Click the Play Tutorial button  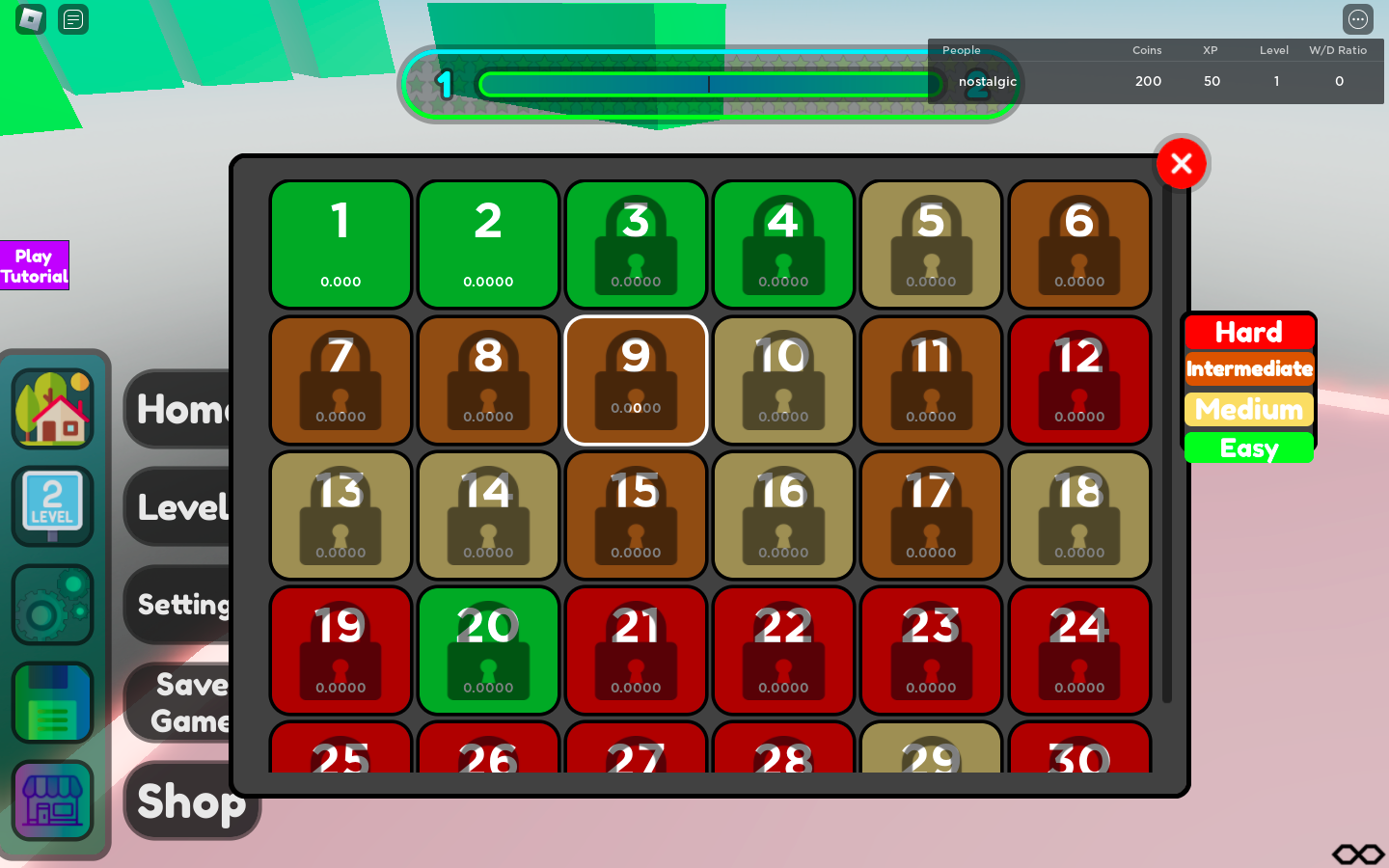[35, 265]
